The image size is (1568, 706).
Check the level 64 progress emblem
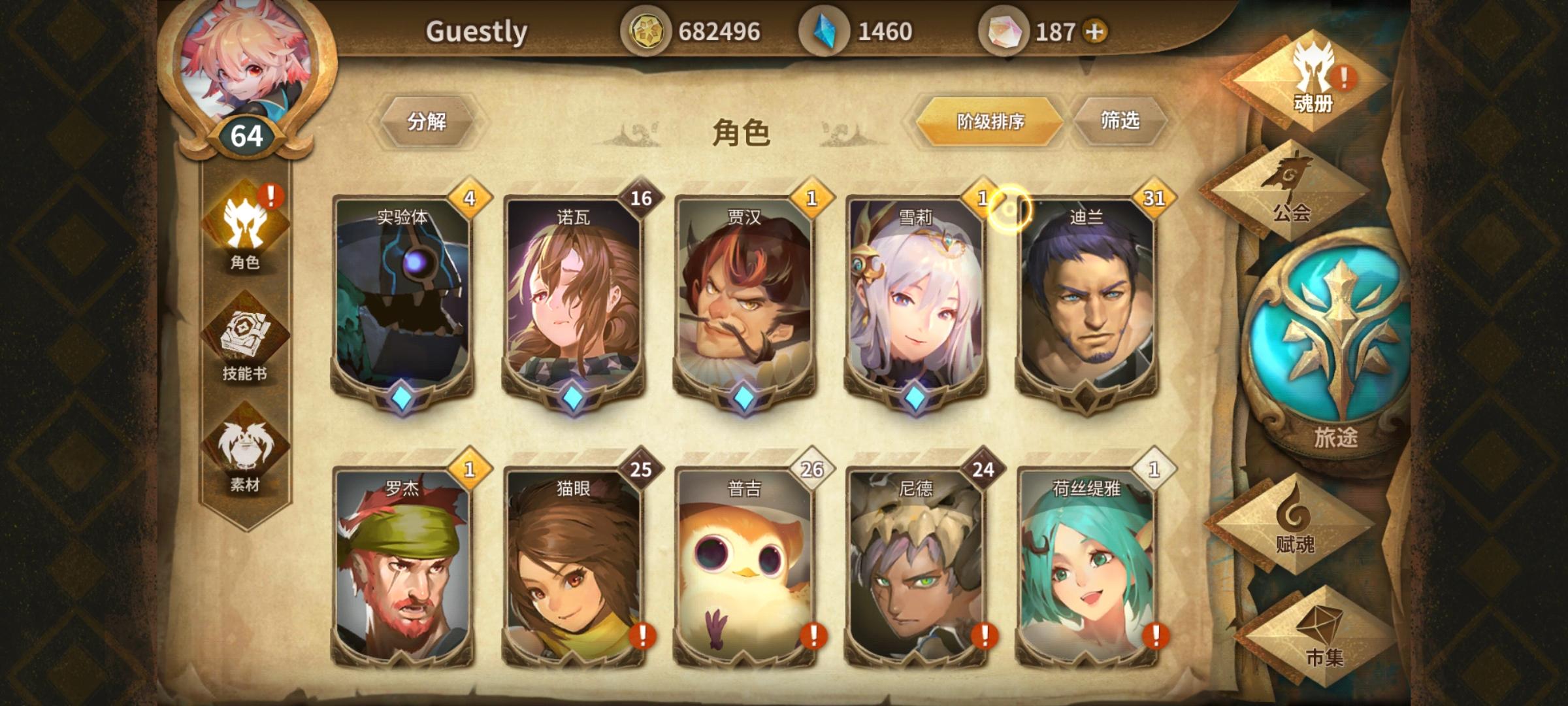248,135
